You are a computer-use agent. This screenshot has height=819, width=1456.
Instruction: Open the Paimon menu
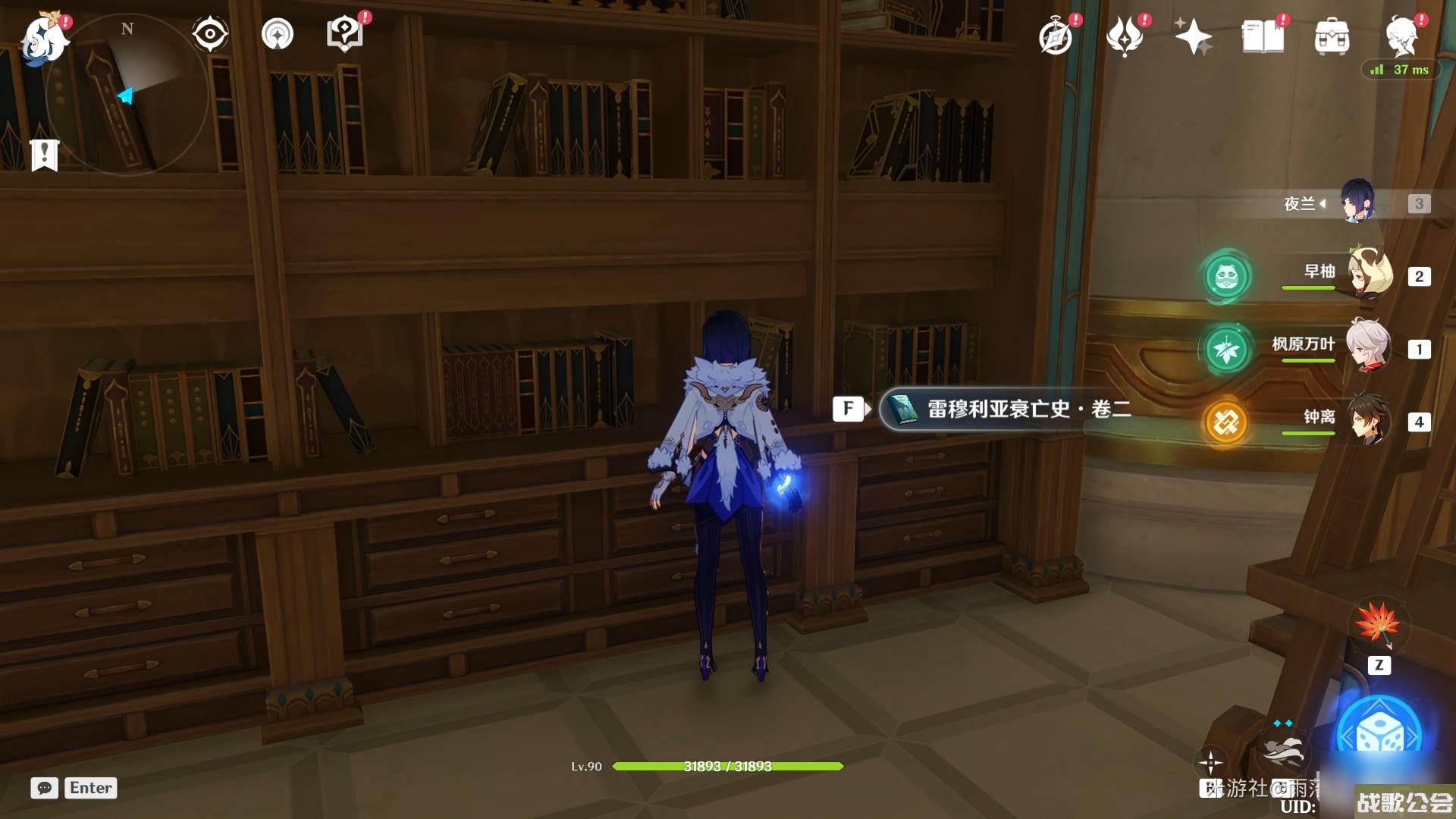[x=45, y=38]
